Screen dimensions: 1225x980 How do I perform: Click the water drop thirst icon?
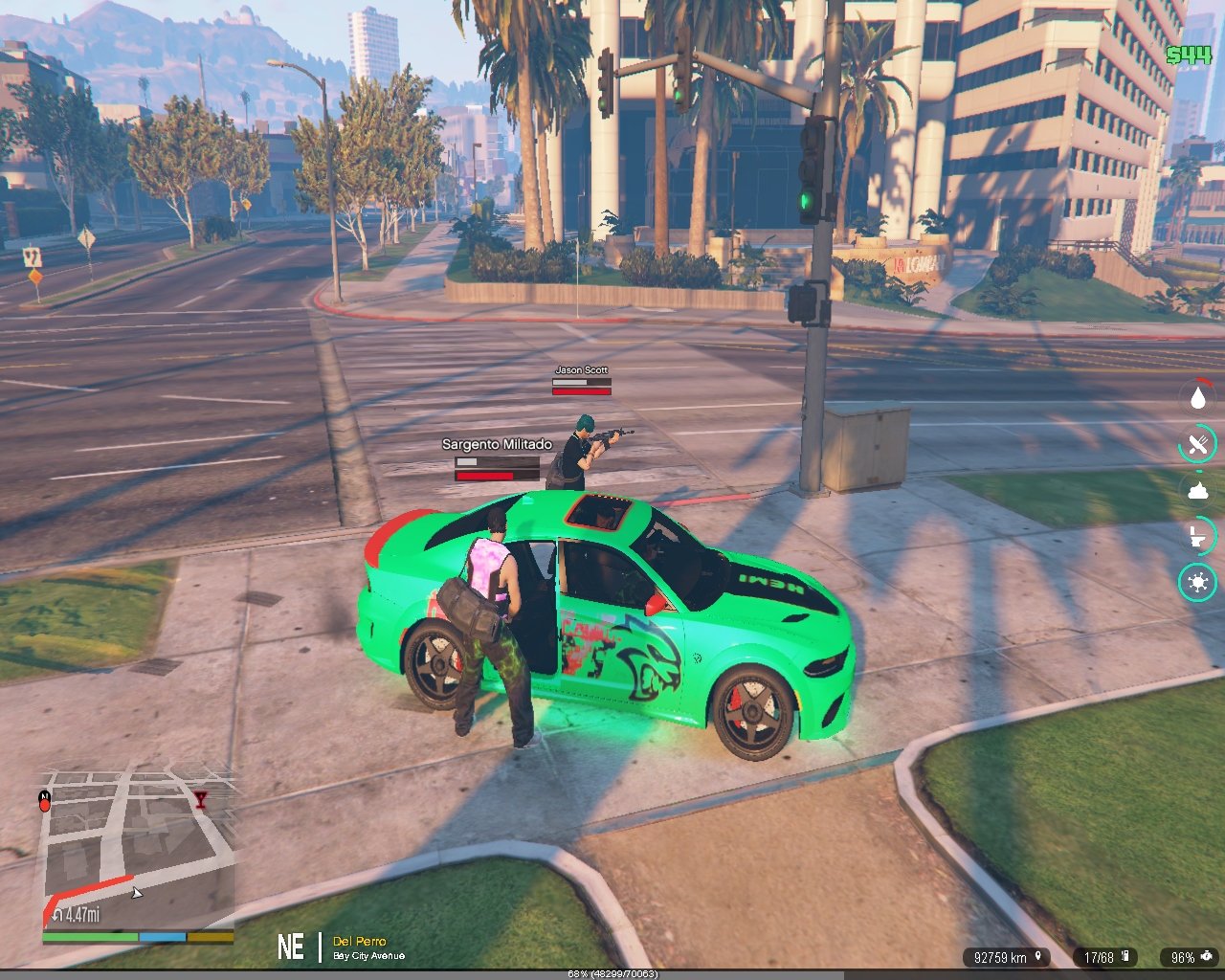click(1197, 397)
